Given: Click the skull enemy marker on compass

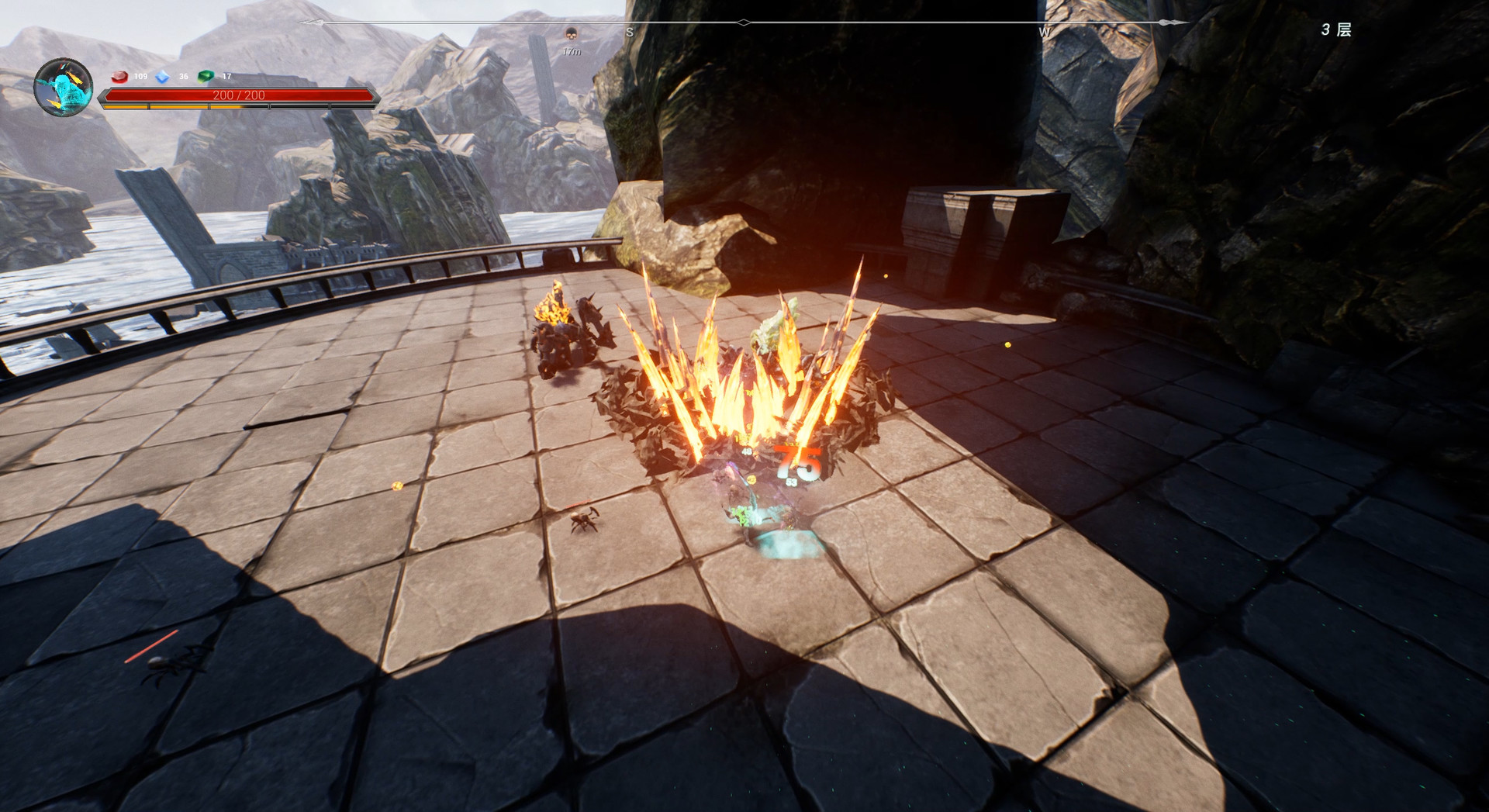Looking at the screenshot, I should coord(572,34).
